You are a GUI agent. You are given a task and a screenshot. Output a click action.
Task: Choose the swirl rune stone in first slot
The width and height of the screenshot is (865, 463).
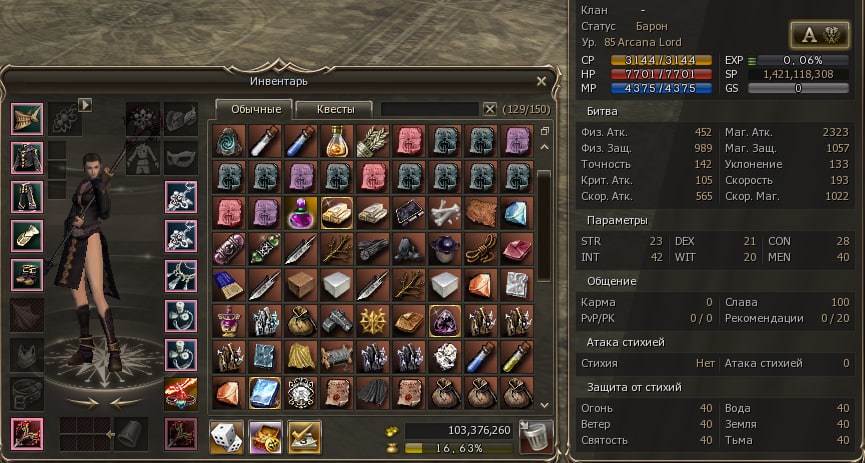click(228, 140)
